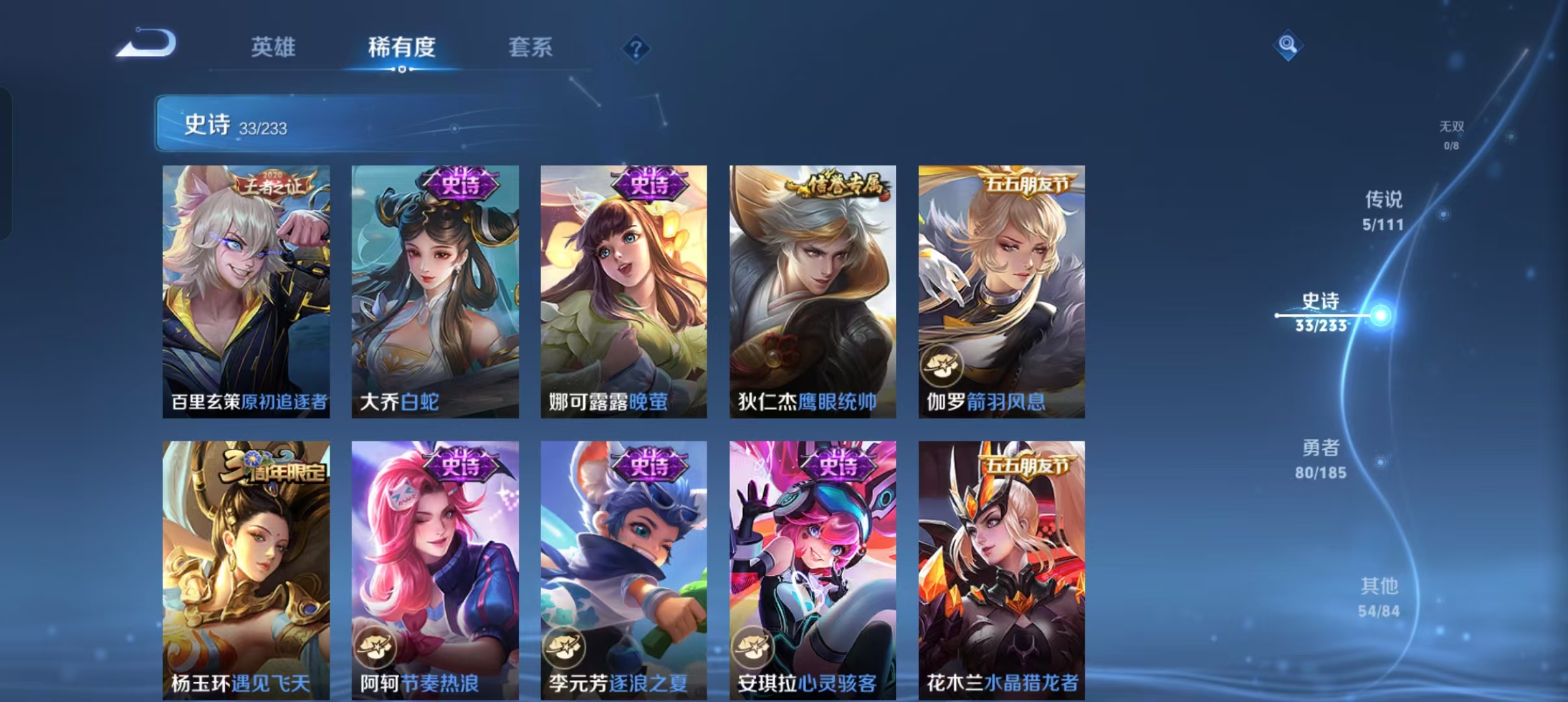This screenshot has width=1568, height=702.
Task: Switch to the 套系 tab
Action: (x=530, y=47)
